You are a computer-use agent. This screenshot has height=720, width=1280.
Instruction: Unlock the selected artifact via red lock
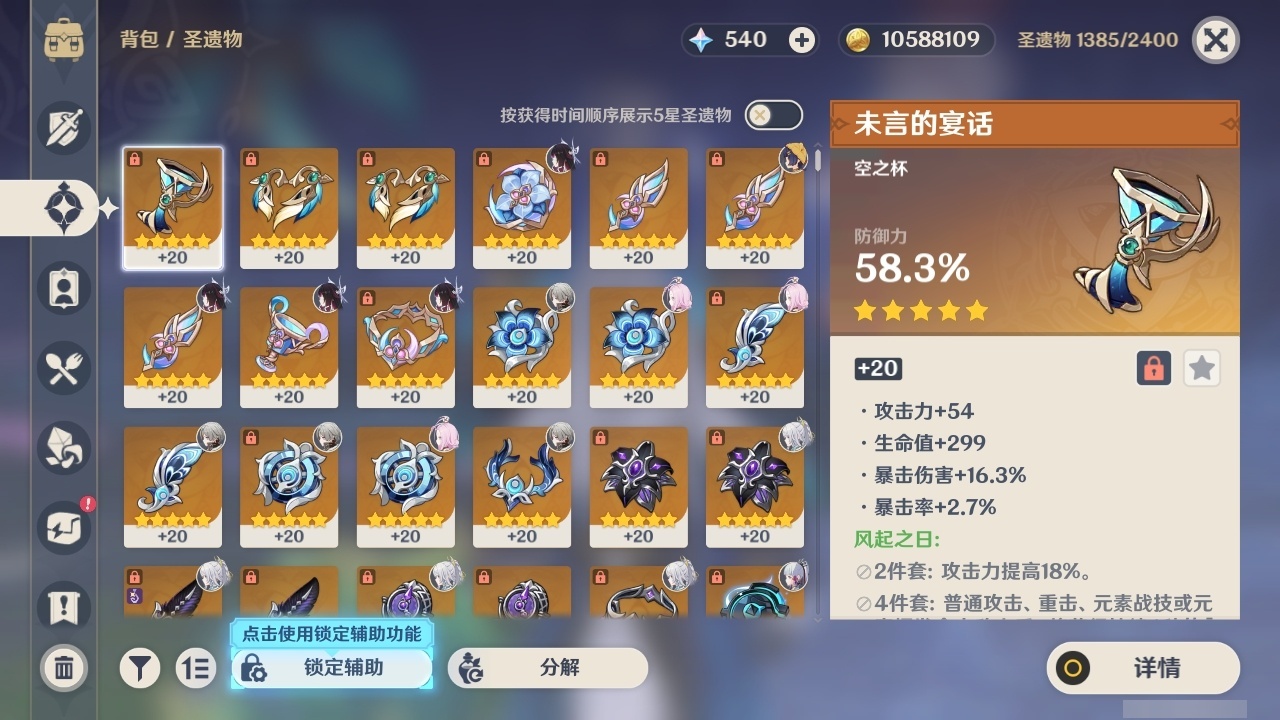click(1153, 368)
